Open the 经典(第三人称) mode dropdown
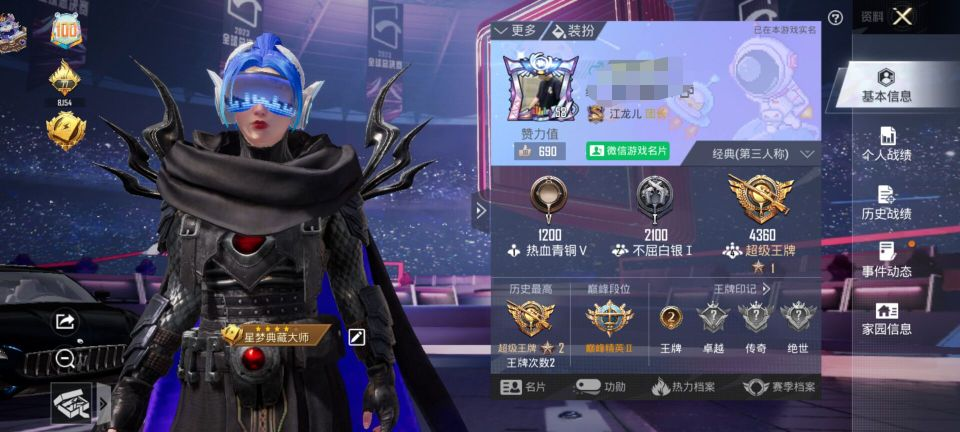 pyautogui.click(x=764, y=154)
